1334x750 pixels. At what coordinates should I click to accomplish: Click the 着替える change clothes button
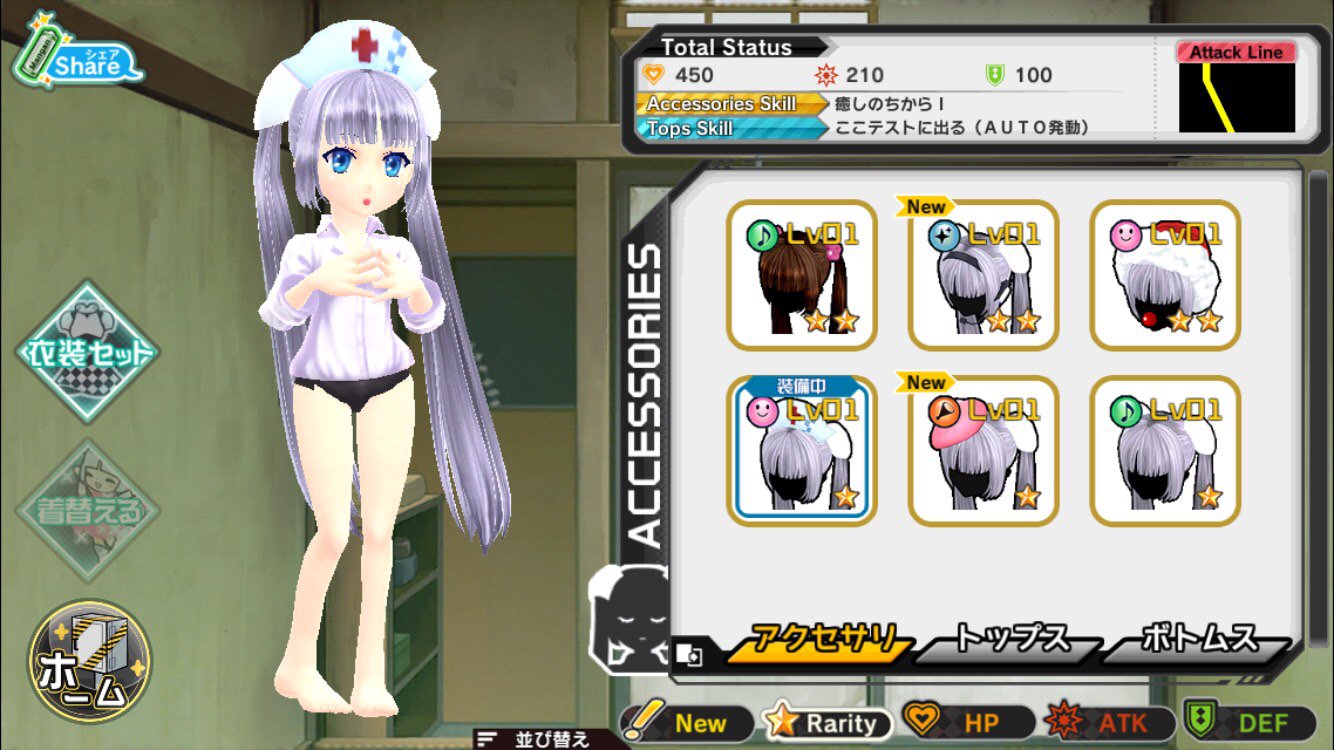pos(88,510)
